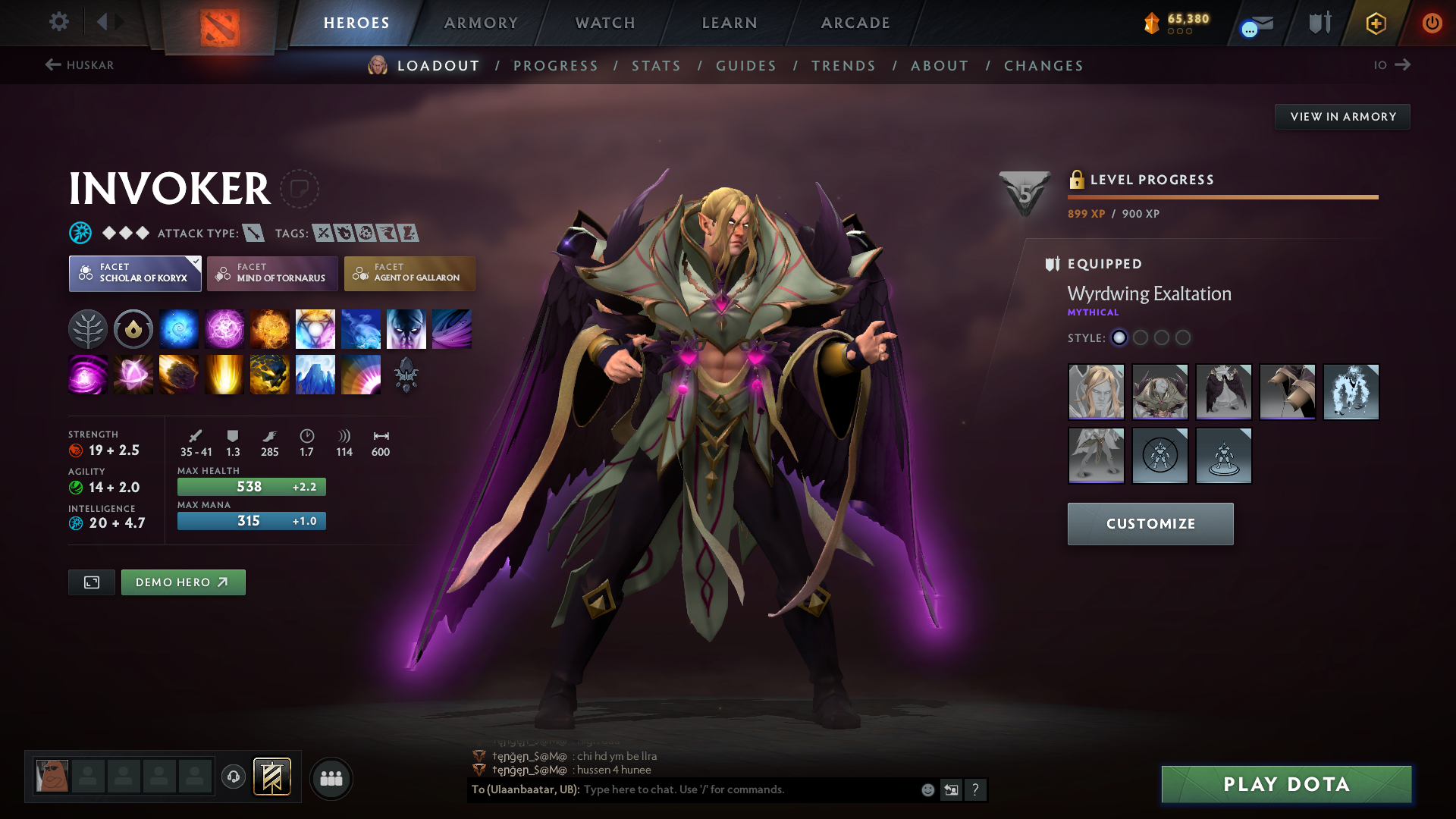This screenshot has width=1456, height=819.
Task: Open the chat channel selector
Action: 523,789
